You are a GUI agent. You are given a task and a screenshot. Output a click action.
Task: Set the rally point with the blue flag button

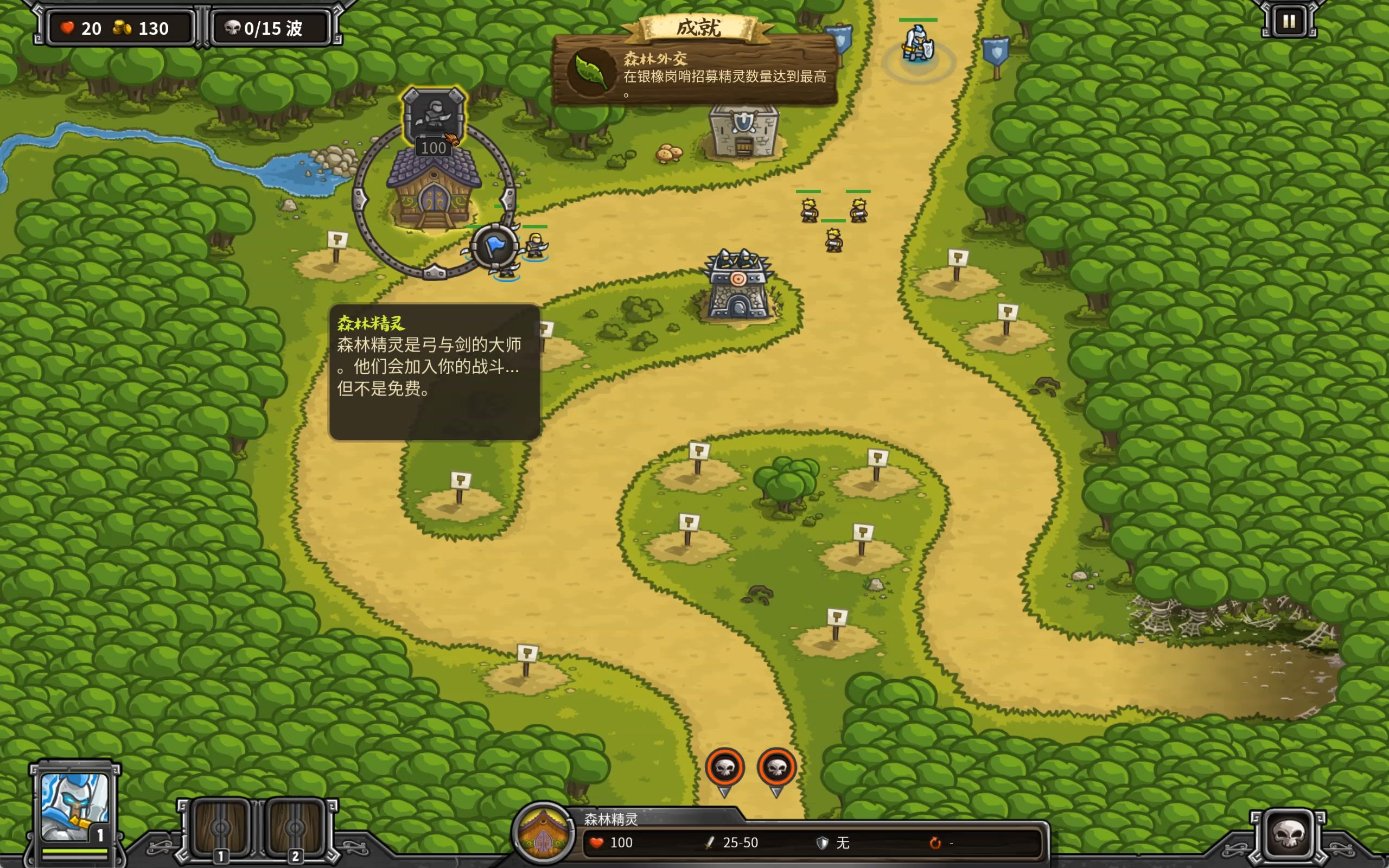[x=494, y=247]
